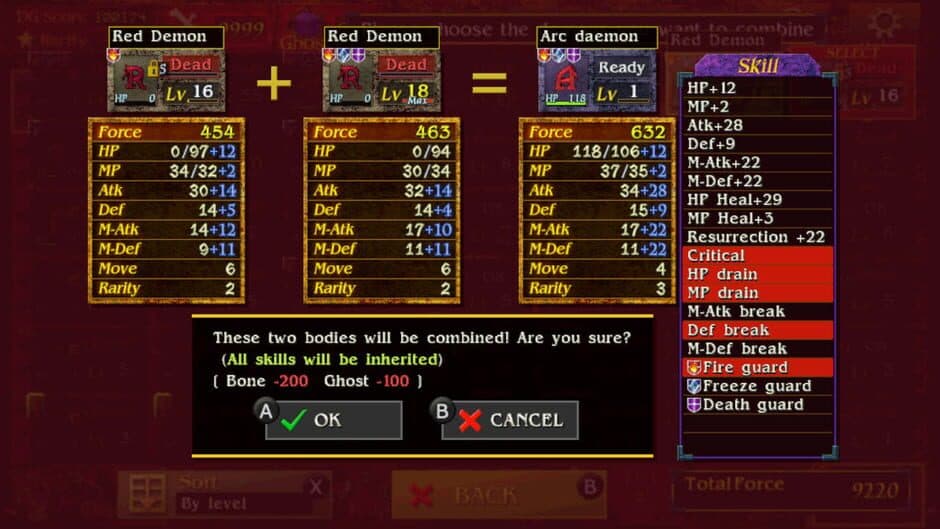Change the Sort By level option
940x529 pixels.
click(x=218, y=494)
